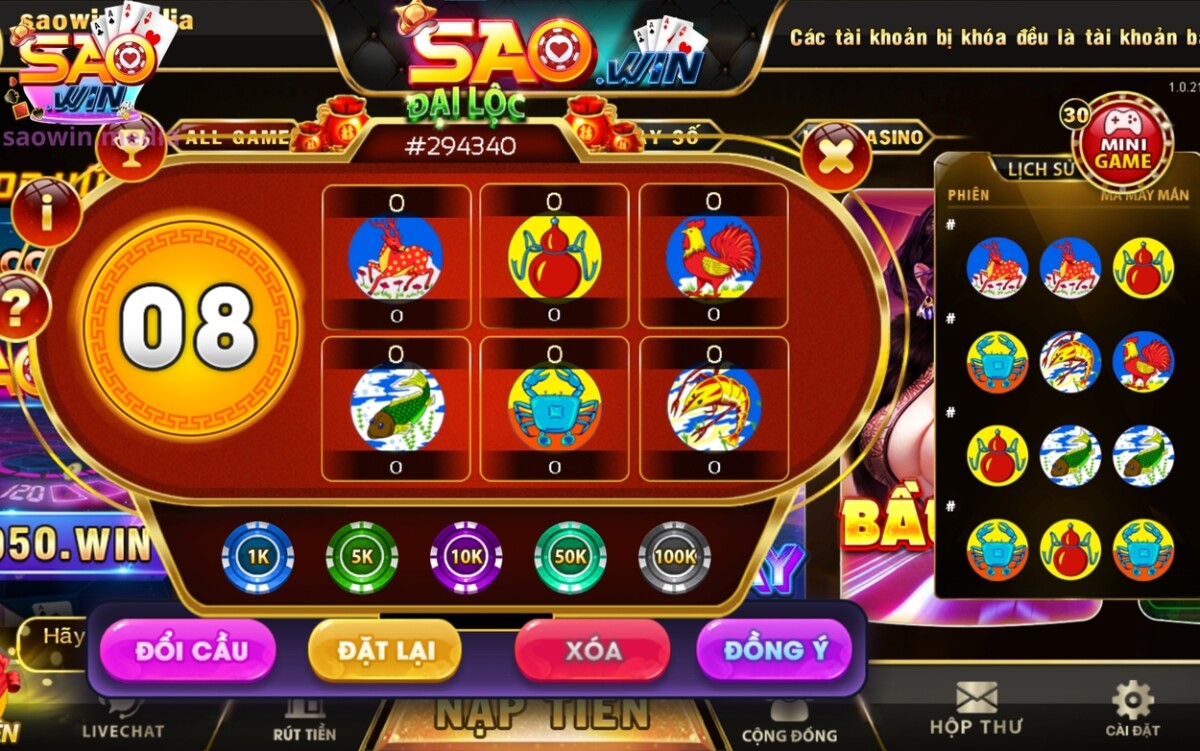Open the Mini Game menu

(x=1127, y=140)
